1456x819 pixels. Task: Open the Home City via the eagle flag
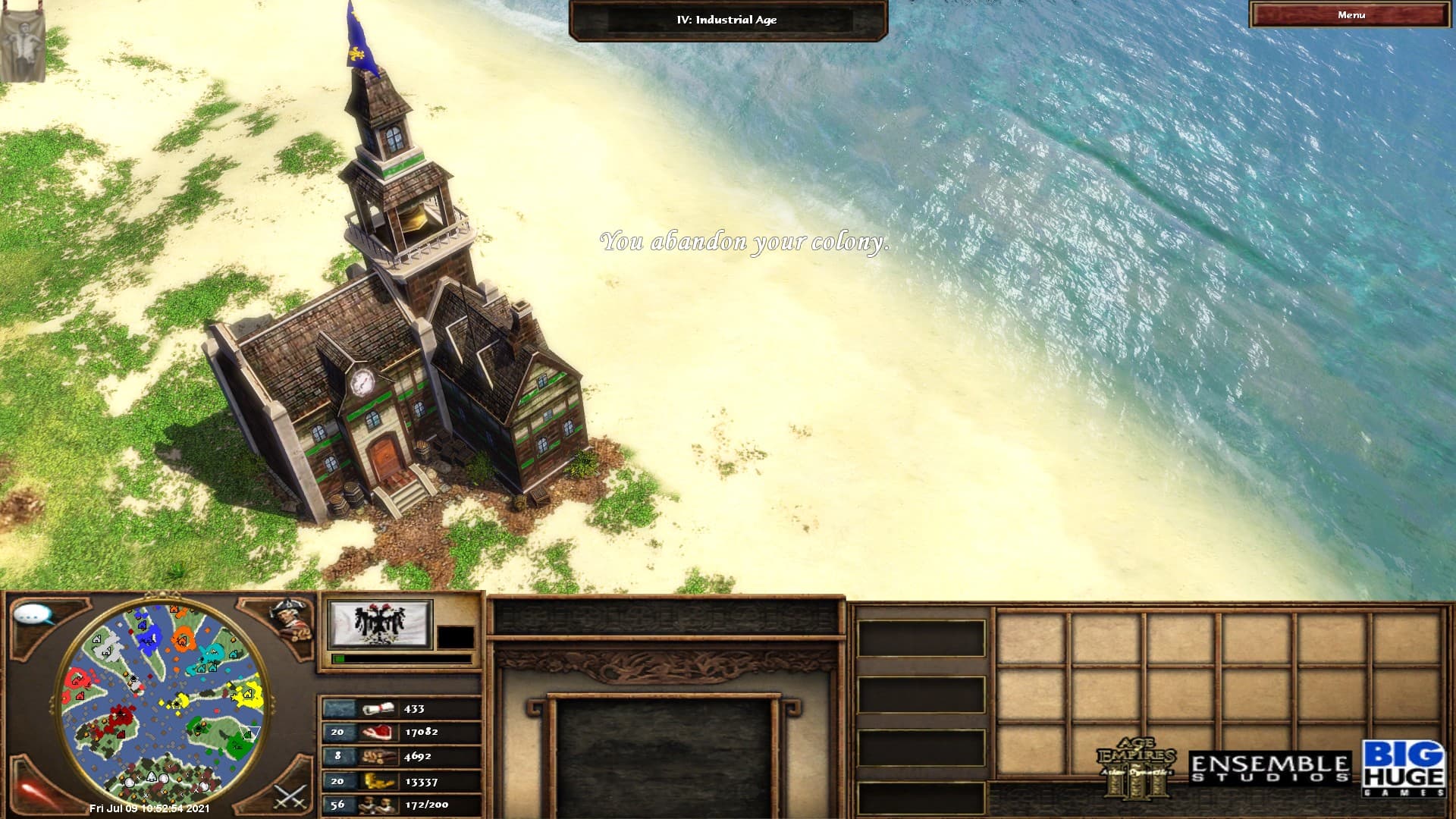[x=379, y=624]
